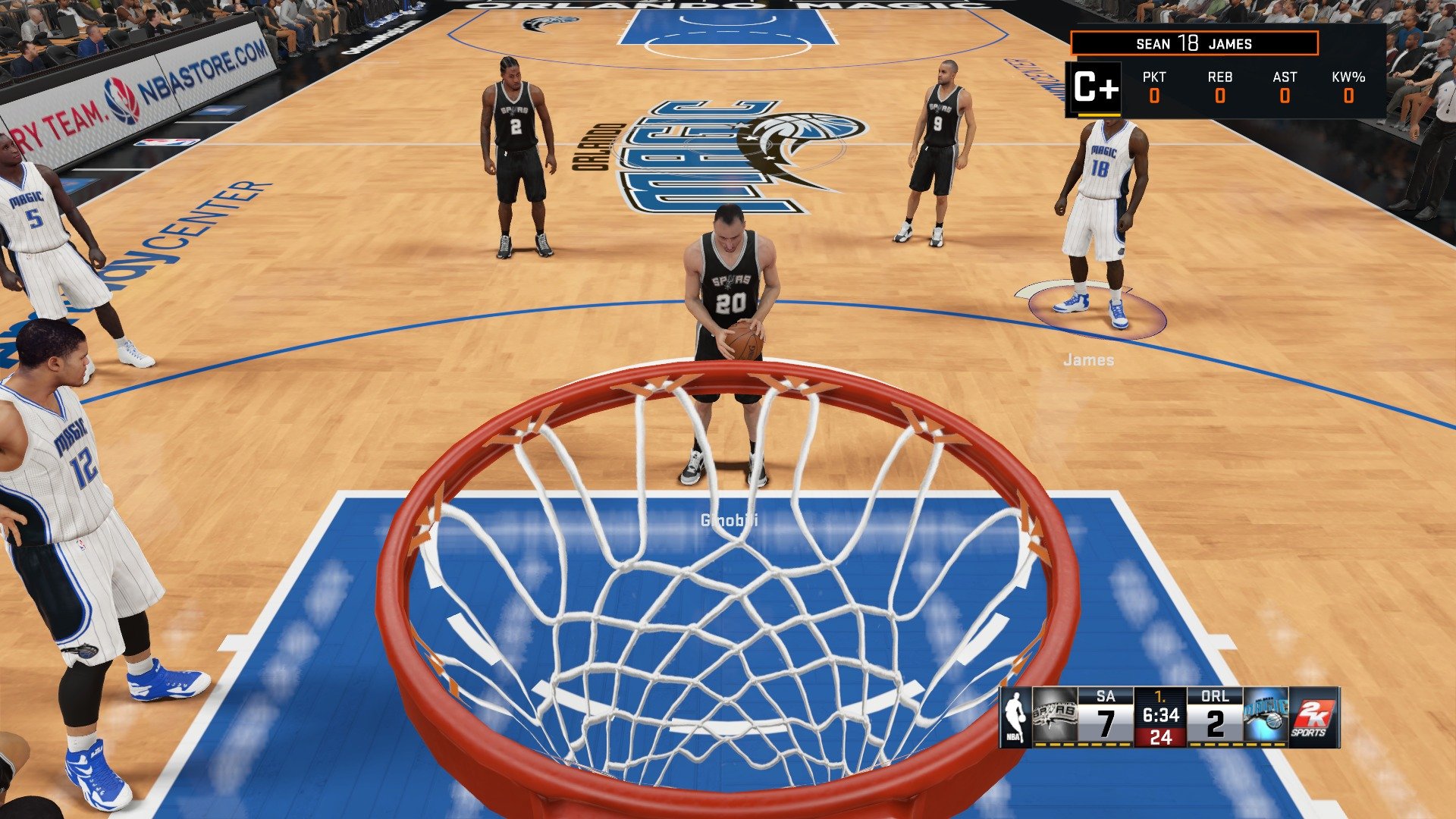
Task: Toggle the yellow bar under the C+ grade
Action: pyautogui.click(x=1098, y=115)
